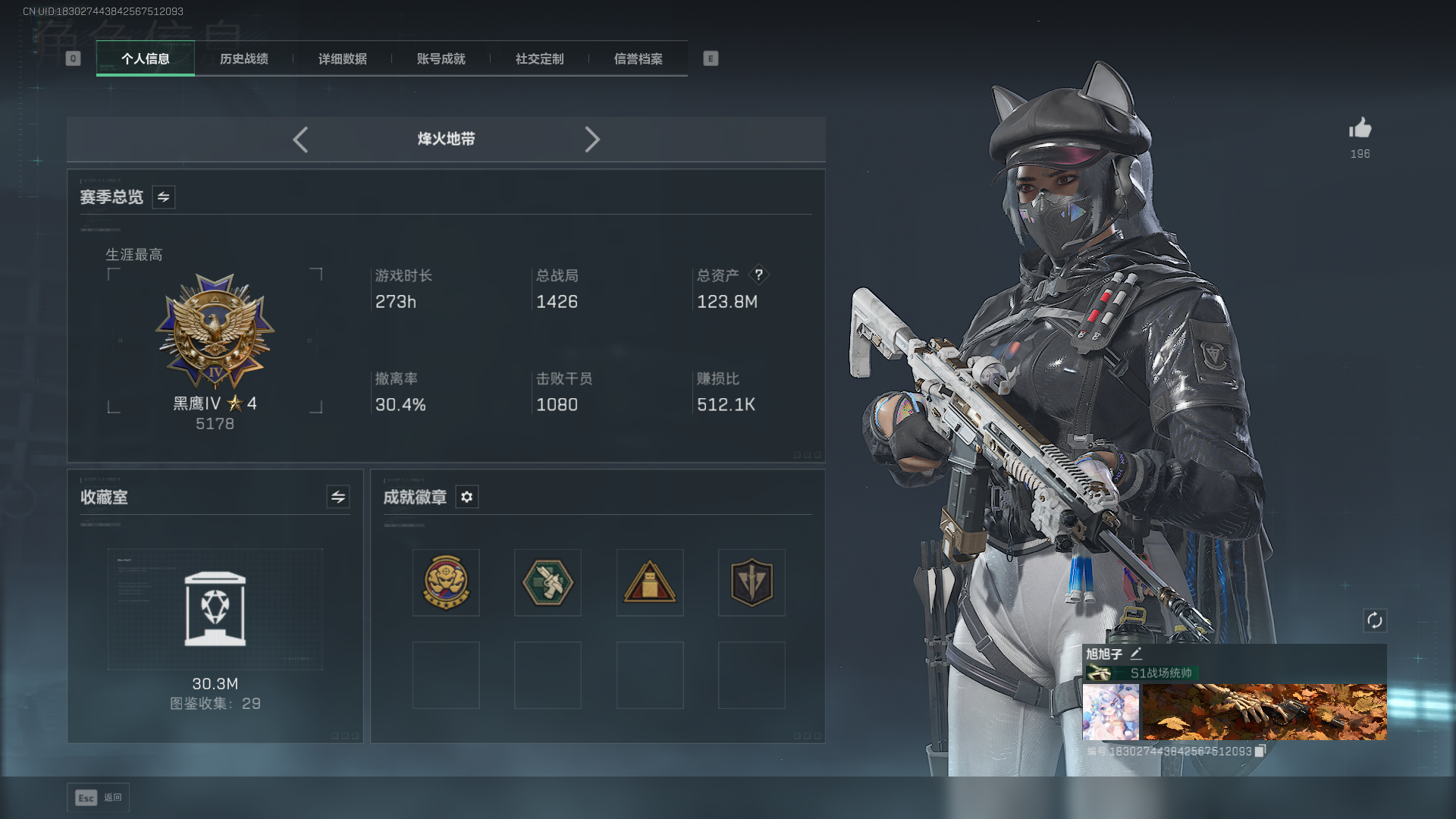Select the golden bear achievement badge
The width and height of the screenshot is (1456, 819).
pos(446,582)
